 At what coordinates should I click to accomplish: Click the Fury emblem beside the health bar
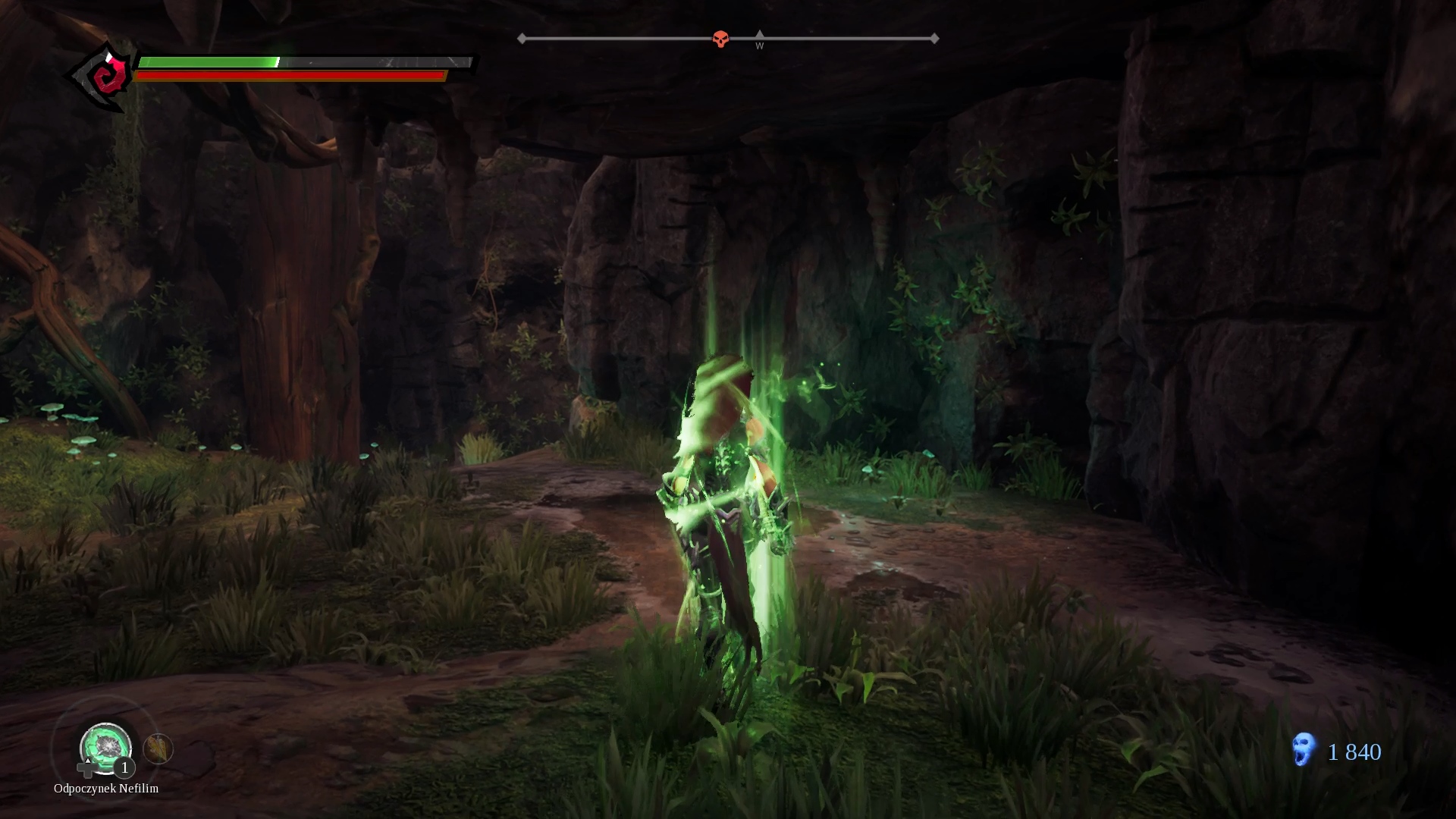[104, 77]
